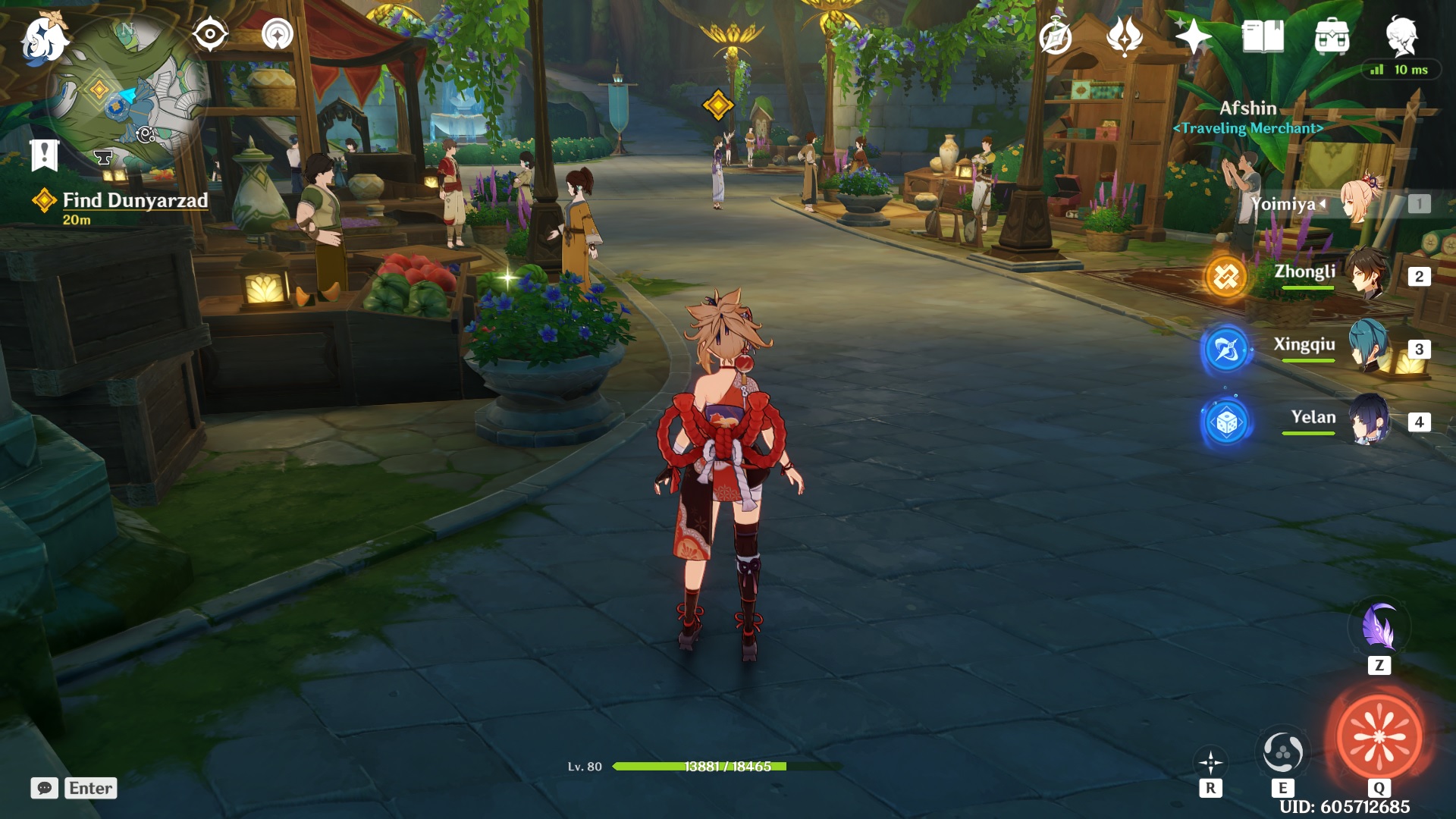
Task: Open the character screen icon
Action: pyautogui.click(x=1401, y=36)
